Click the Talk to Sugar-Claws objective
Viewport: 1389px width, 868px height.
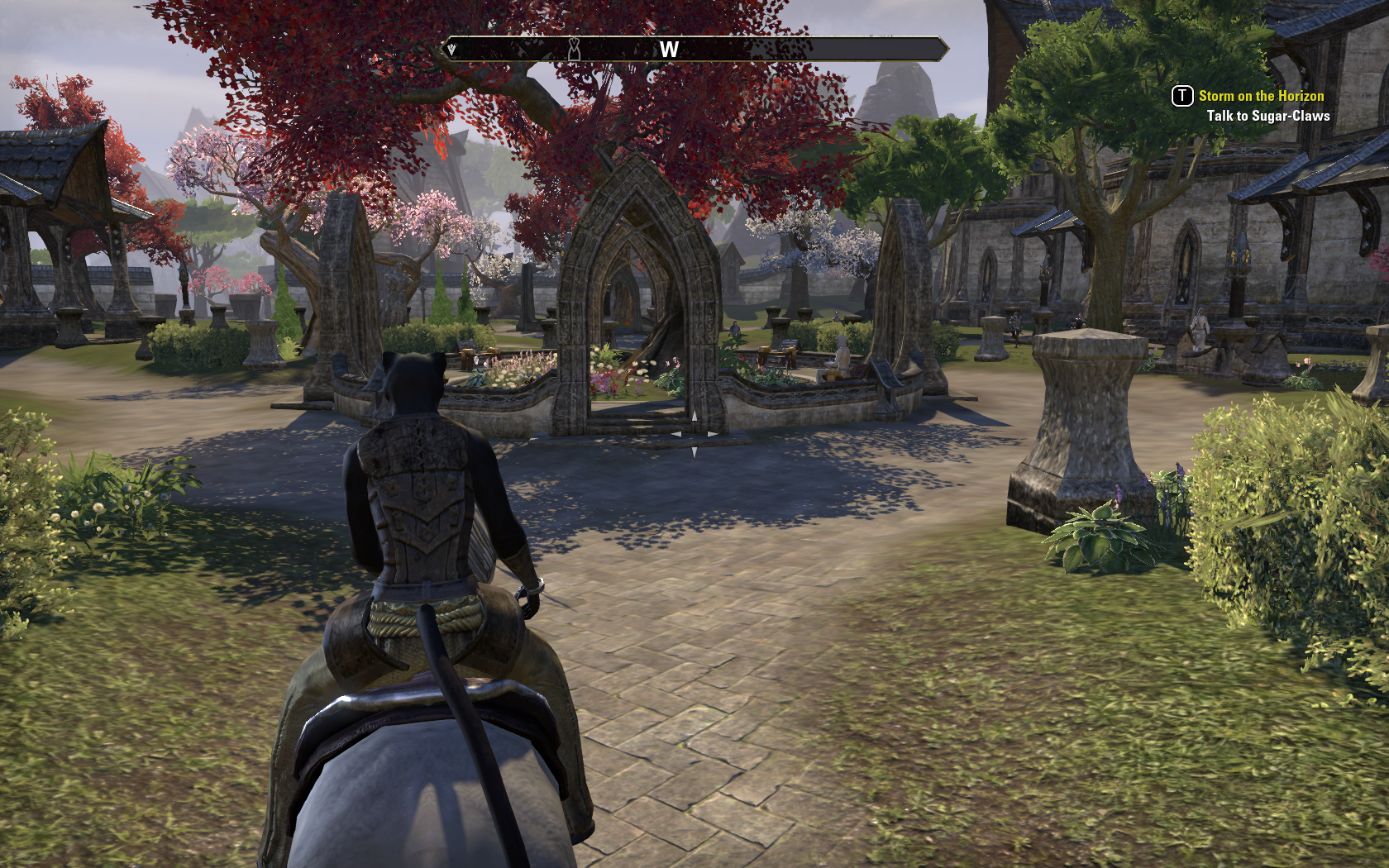[1267, 116]
